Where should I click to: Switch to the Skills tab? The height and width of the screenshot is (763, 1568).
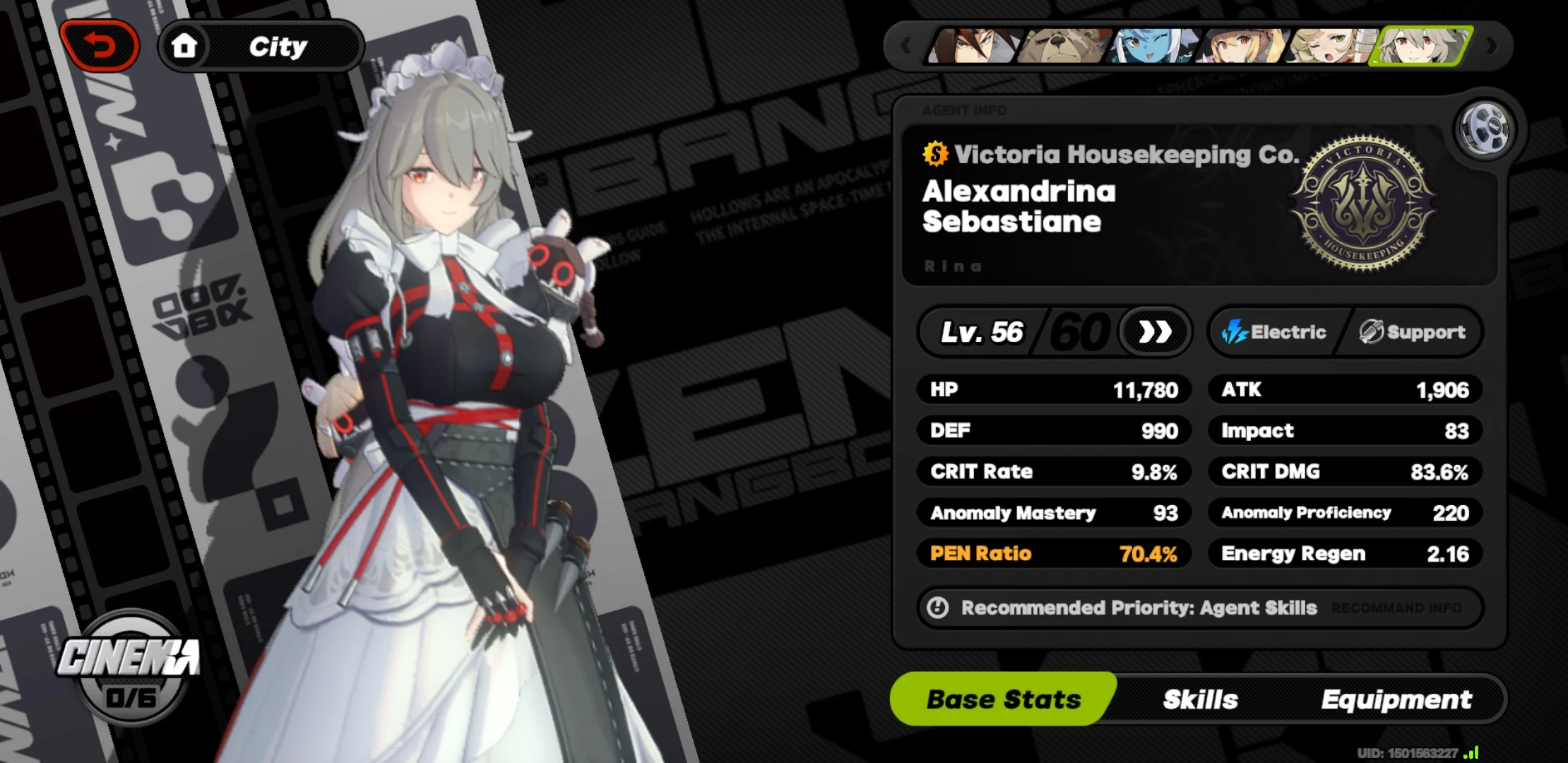[x=1199, y=699]
